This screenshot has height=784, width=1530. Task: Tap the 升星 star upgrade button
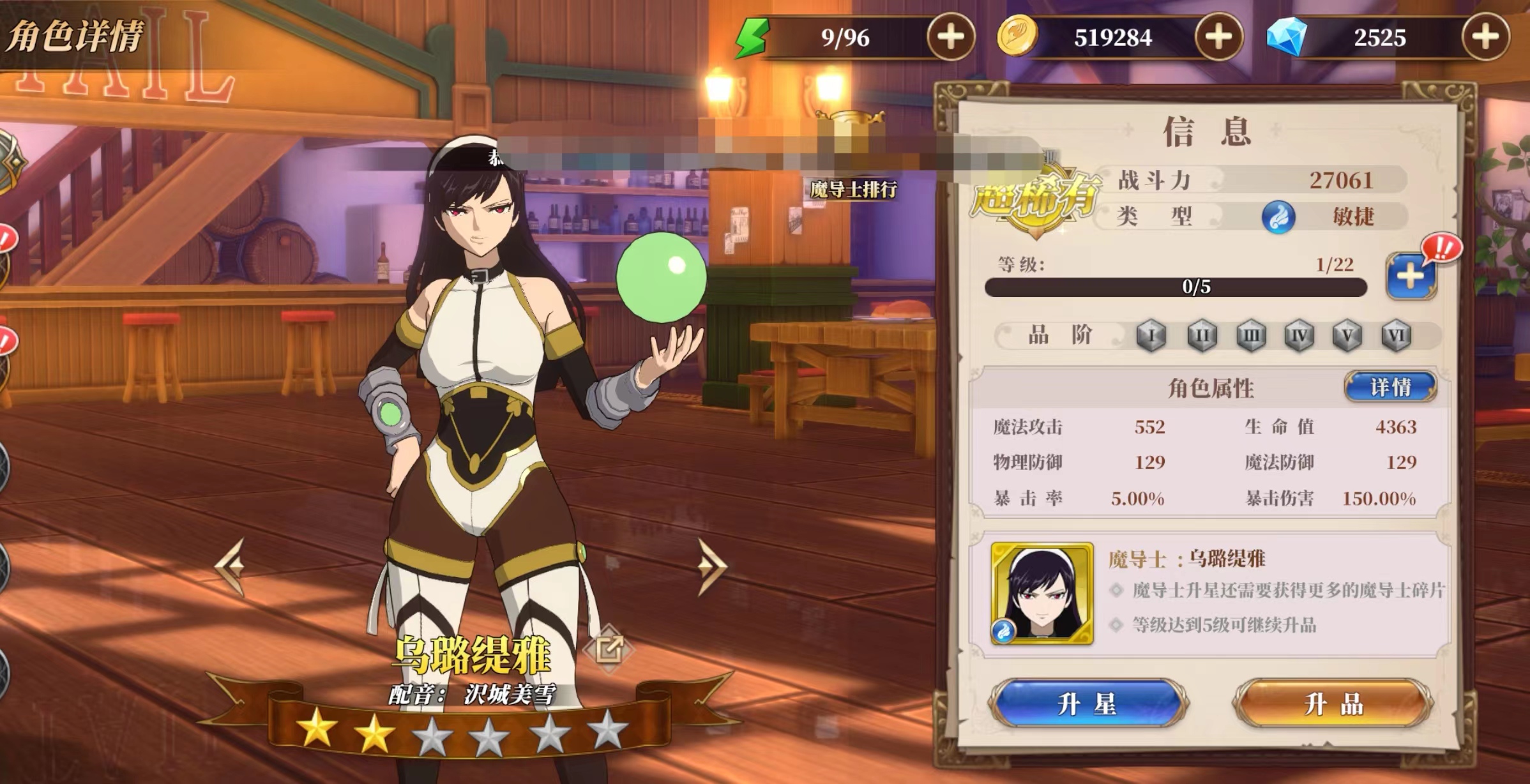coord(1087,704)
